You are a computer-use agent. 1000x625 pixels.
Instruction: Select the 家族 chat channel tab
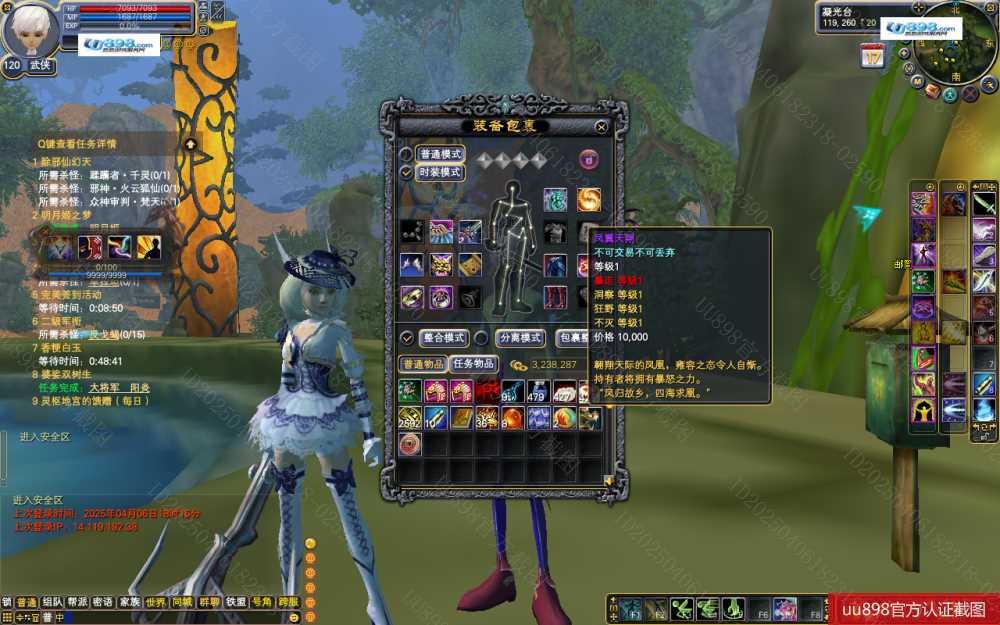[129, 603]
